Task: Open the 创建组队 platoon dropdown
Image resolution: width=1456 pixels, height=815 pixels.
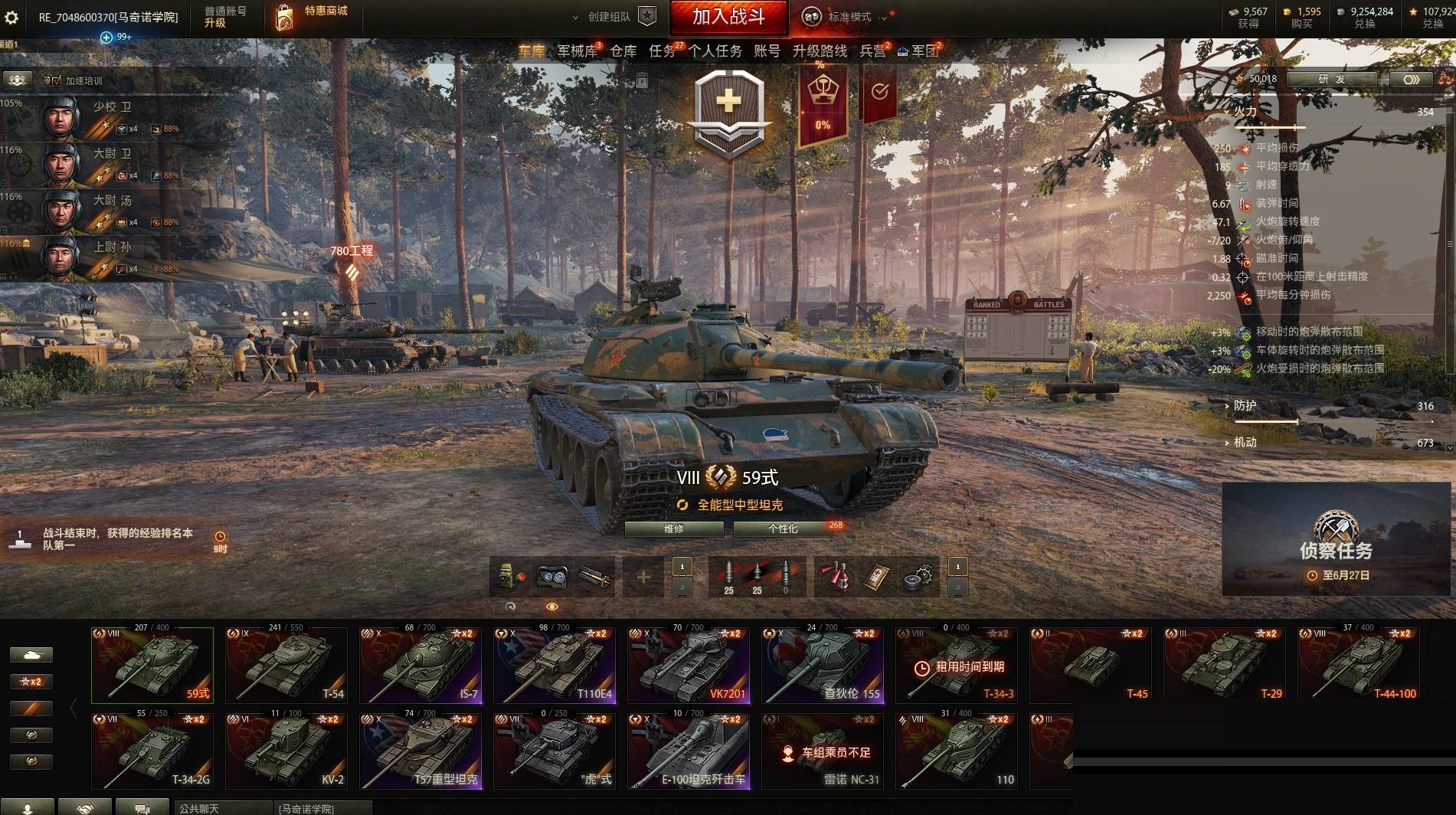Action: coord(610,17)
